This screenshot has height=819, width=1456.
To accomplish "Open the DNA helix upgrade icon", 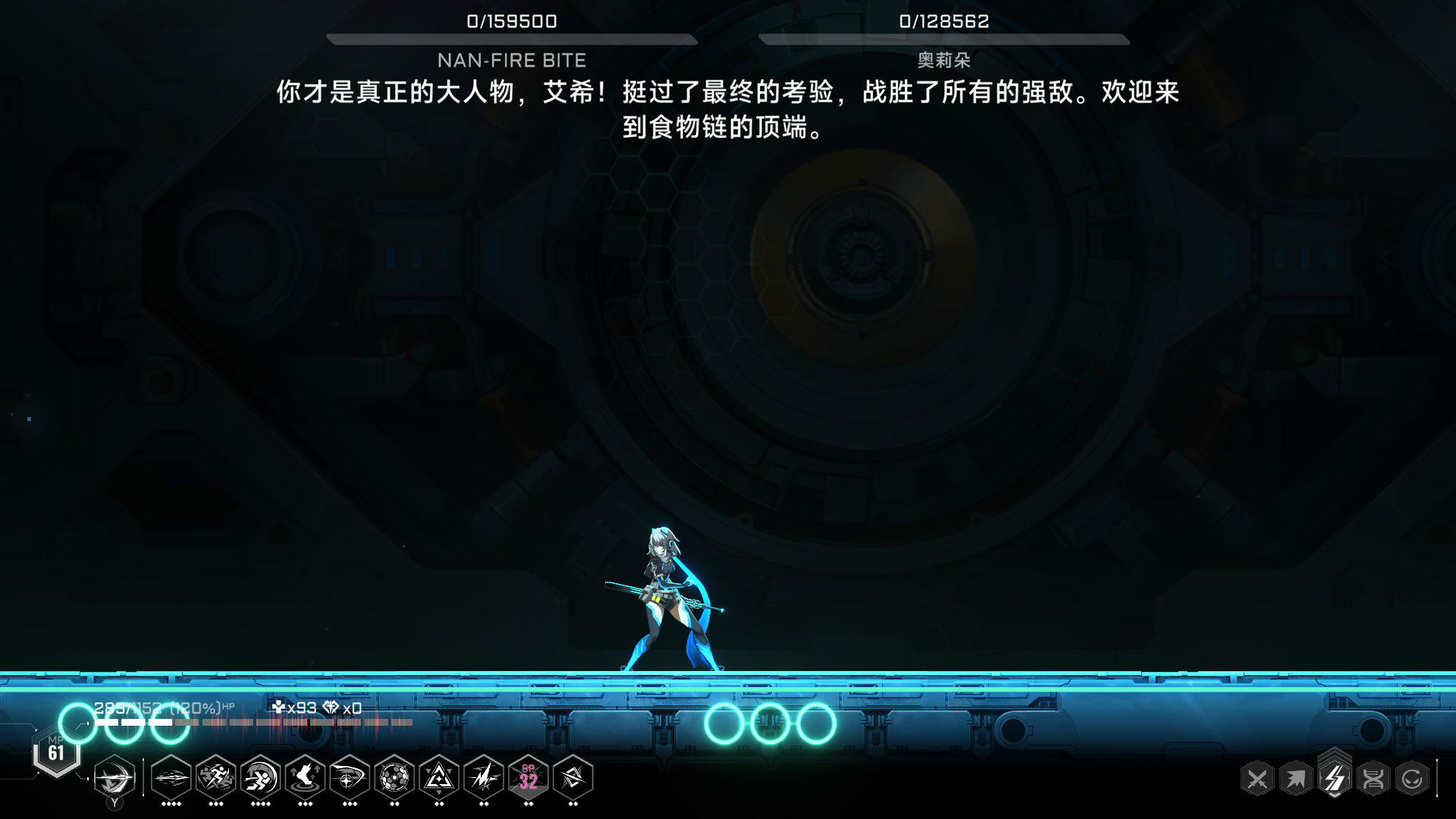I will coord(1373,778).
